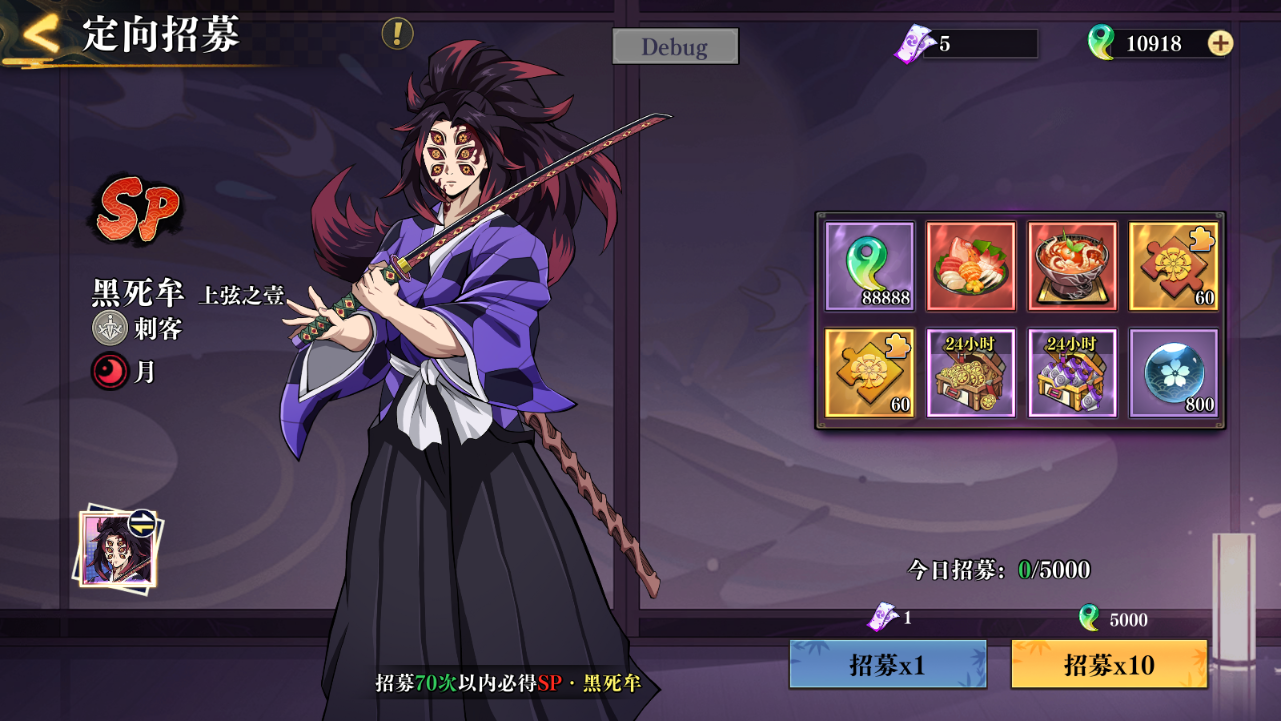Image resolution: width=1281 pixels, height=721 pixels.
Task: View the 88888 green jade reward
Action: pos(869,266)
